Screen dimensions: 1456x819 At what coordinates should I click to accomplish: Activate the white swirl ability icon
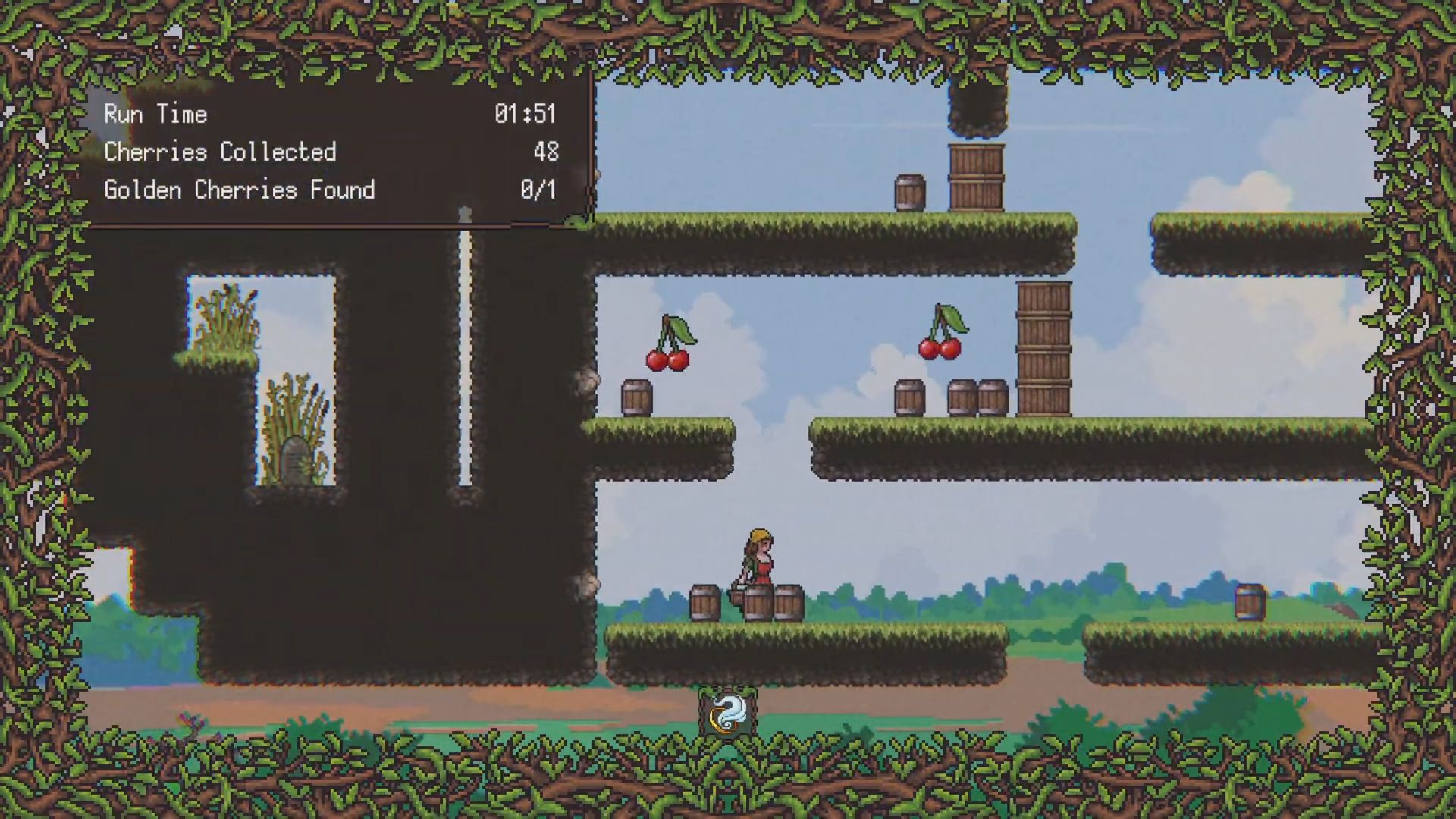pyautogui.click(x=728, y=713)
